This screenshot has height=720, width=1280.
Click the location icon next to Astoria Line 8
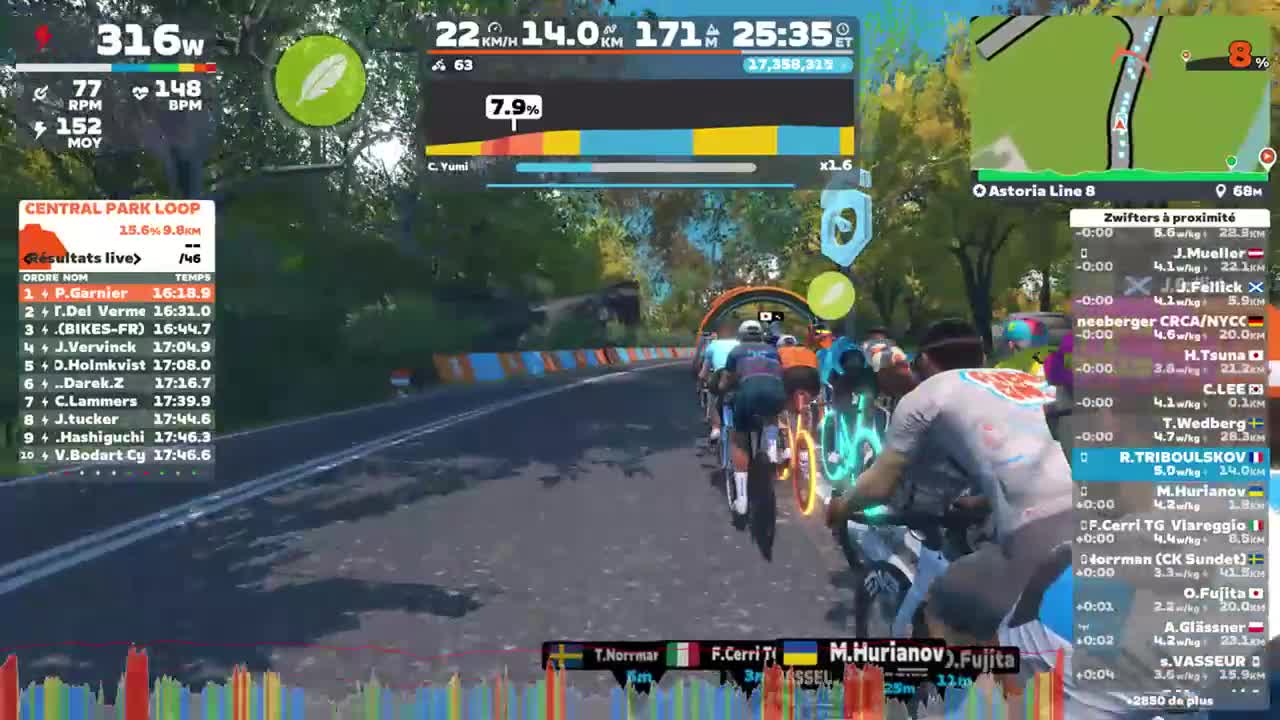(x=979, y=190)
